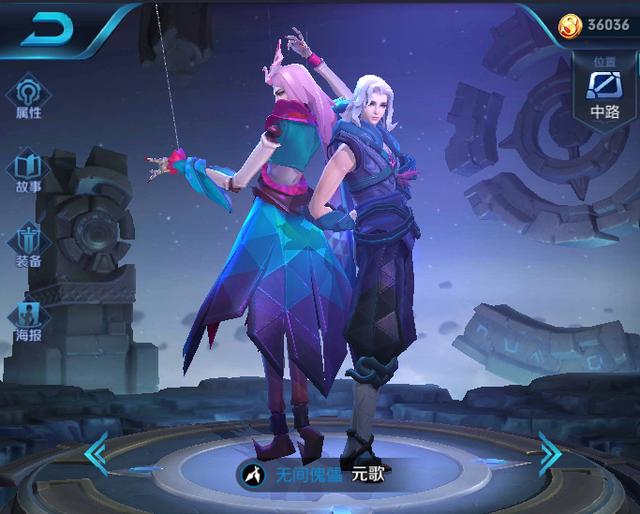Click the hero class icon beside 无间傀儡
This screenshot has width=640, height=514.
coord(256,473)
